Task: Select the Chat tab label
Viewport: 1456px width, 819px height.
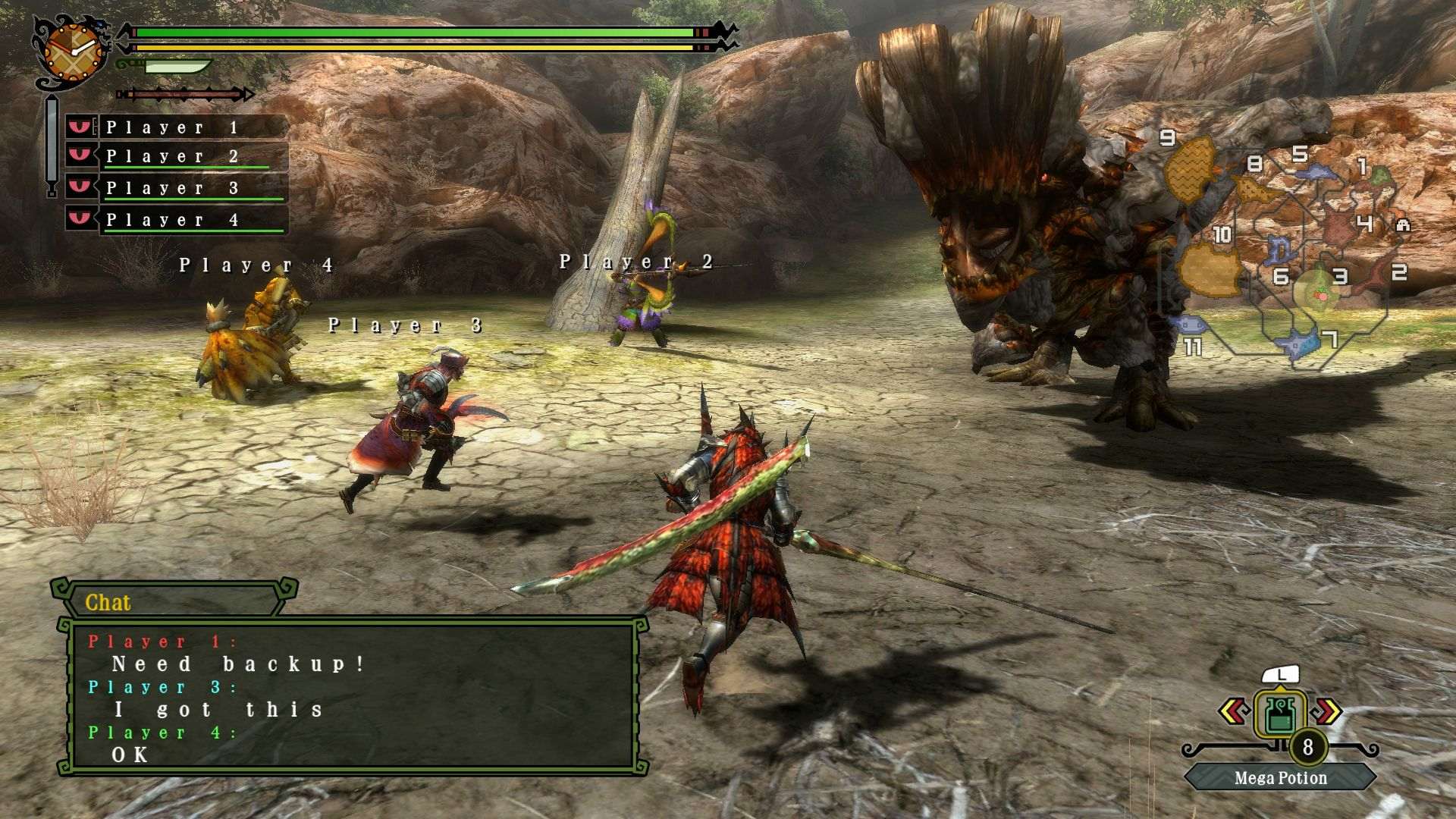Action: tap(106, 604)
